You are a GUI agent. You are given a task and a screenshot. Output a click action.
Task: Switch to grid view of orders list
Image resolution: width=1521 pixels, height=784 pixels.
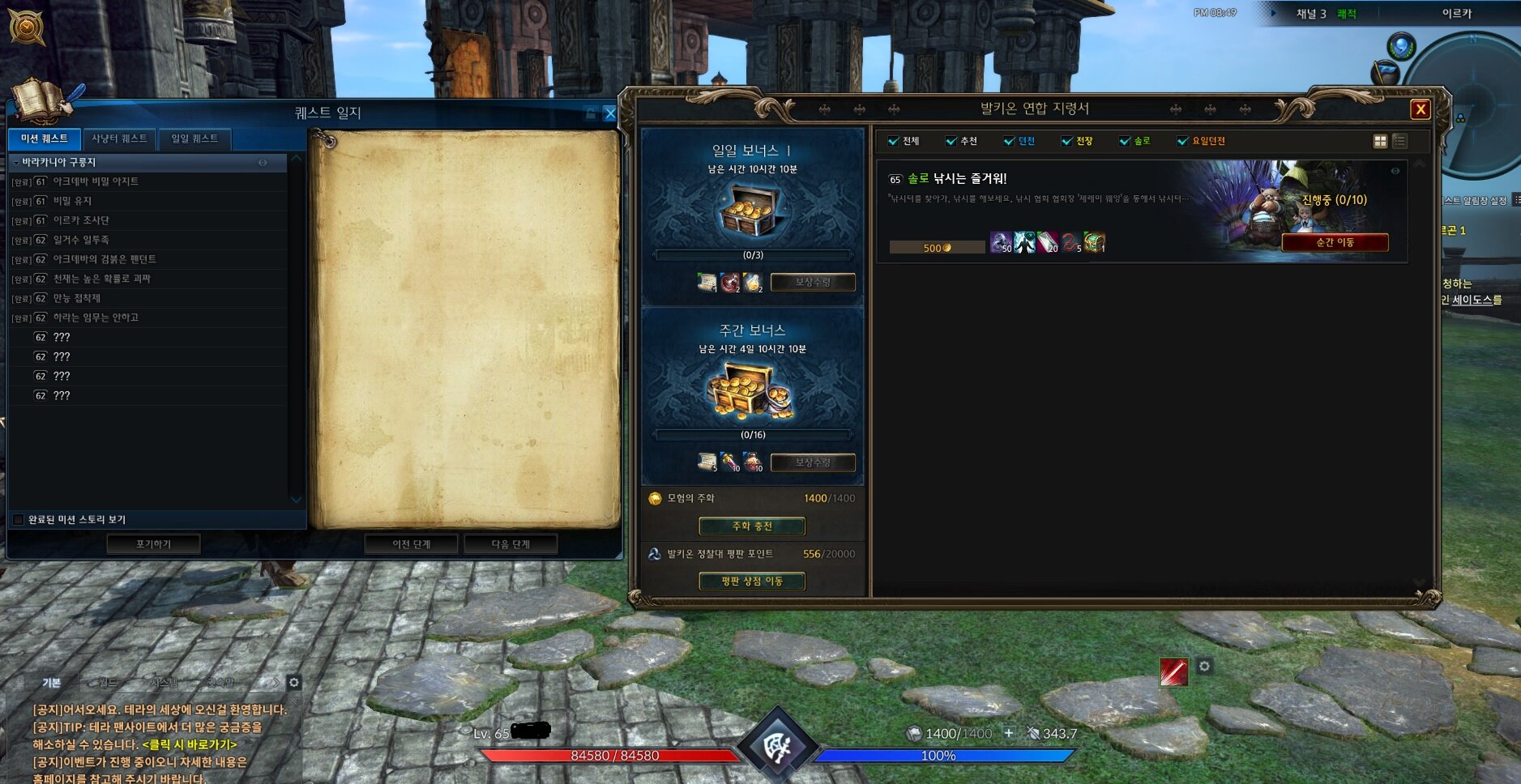point(1380,141)
